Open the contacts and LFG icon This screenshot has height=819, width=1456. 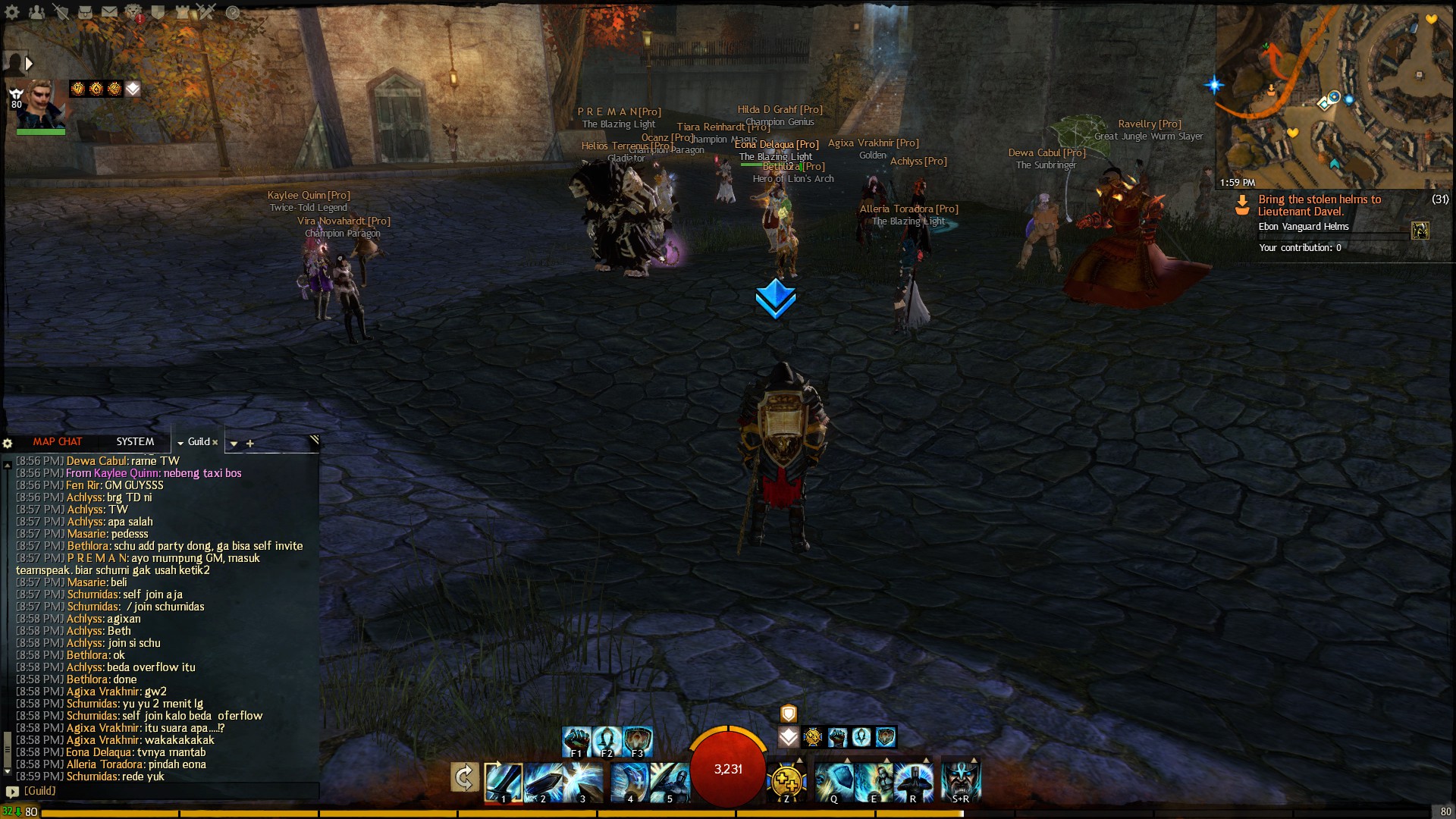[x=37, y=11]
